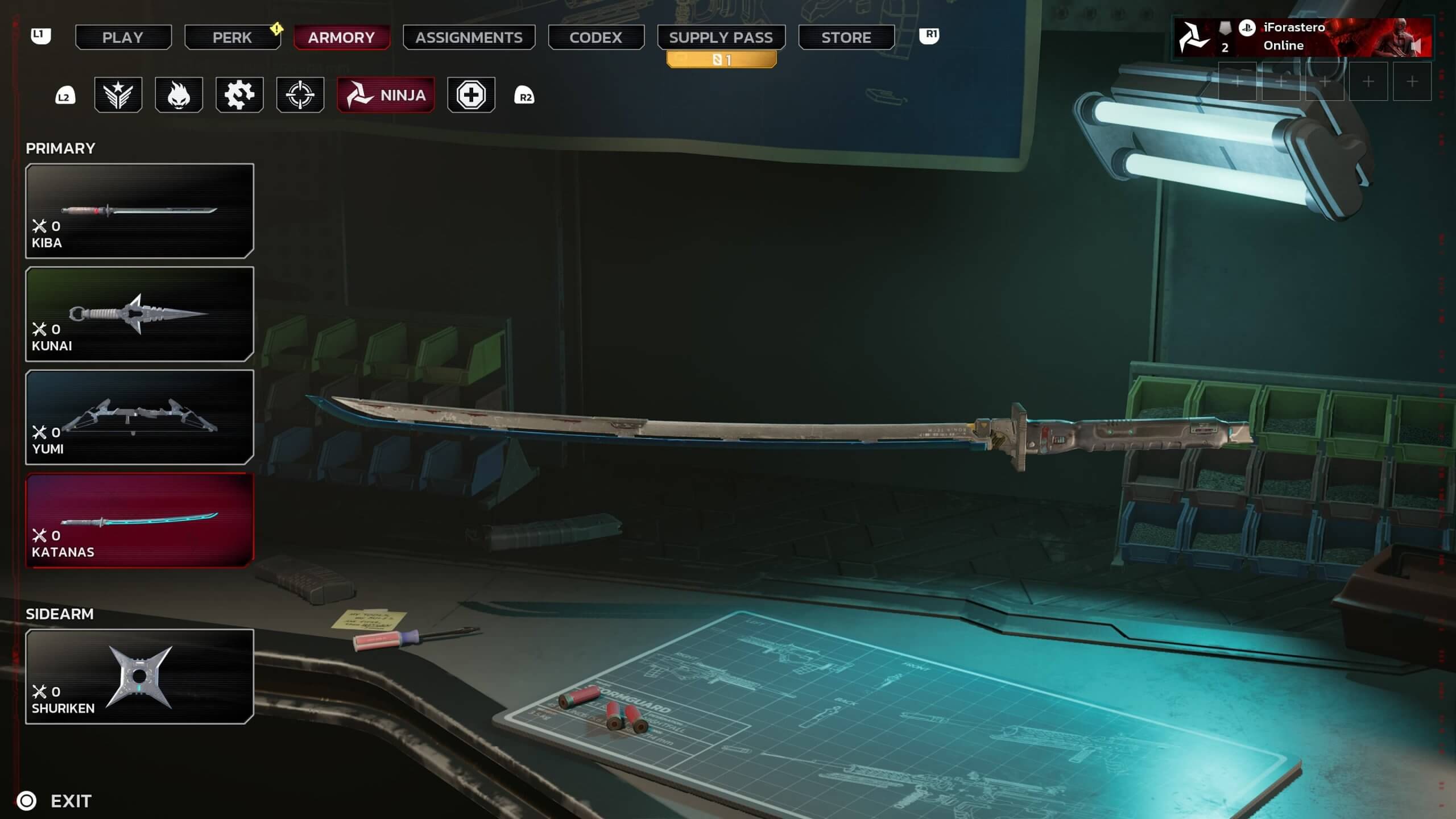Open the Store tab
Image resolution: width=1456 pixels, height=819 pixels.
tap(846, 38)
